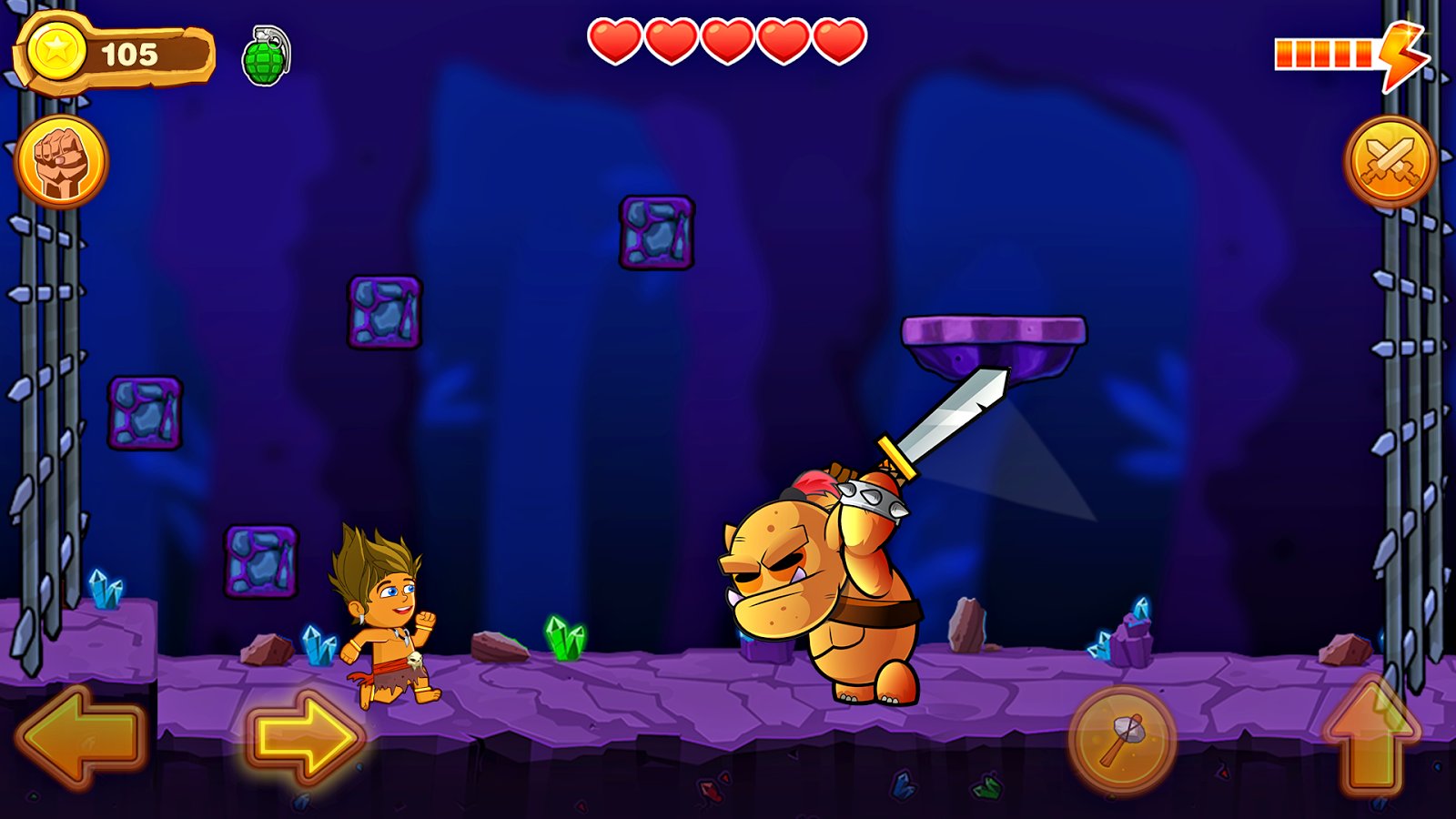Activate the raised fist power button
The image size is (1456, 819).
pos(61,162)
